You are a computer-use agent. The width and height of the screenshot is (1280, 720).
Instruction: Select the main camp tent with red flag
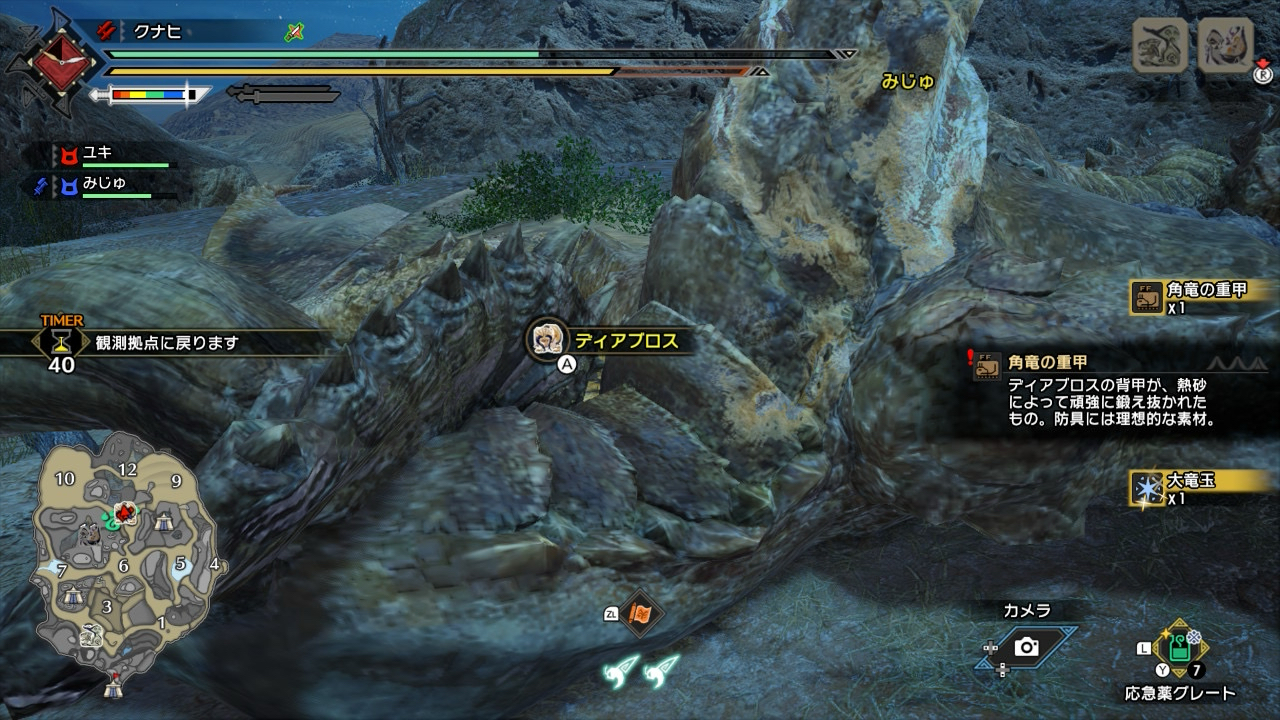click(113, 686)
